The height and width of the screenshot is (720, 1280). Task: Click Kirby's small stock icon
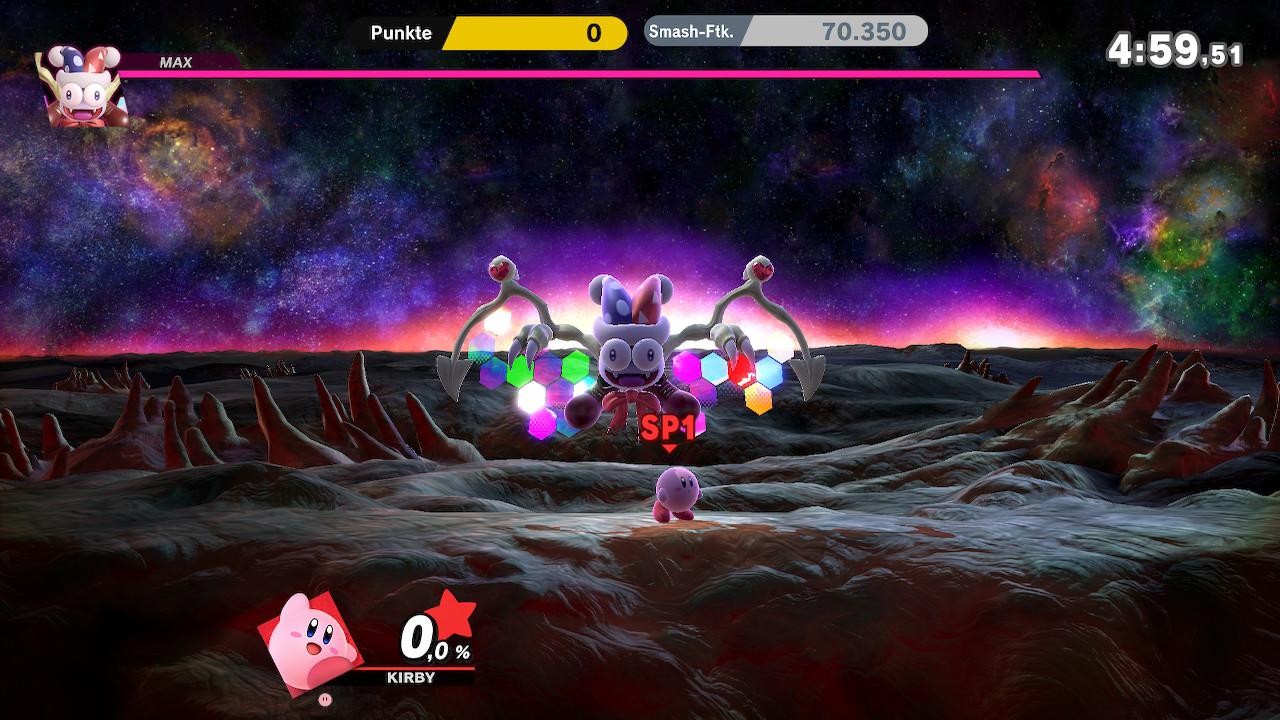point(323,699)
